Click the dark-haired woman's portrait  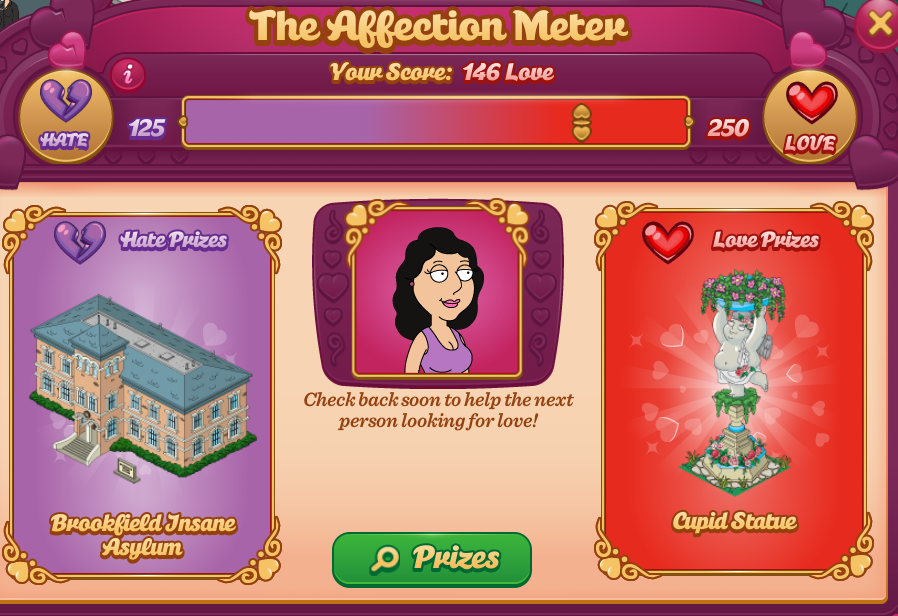pyautogui.click(x=437, y=293)
